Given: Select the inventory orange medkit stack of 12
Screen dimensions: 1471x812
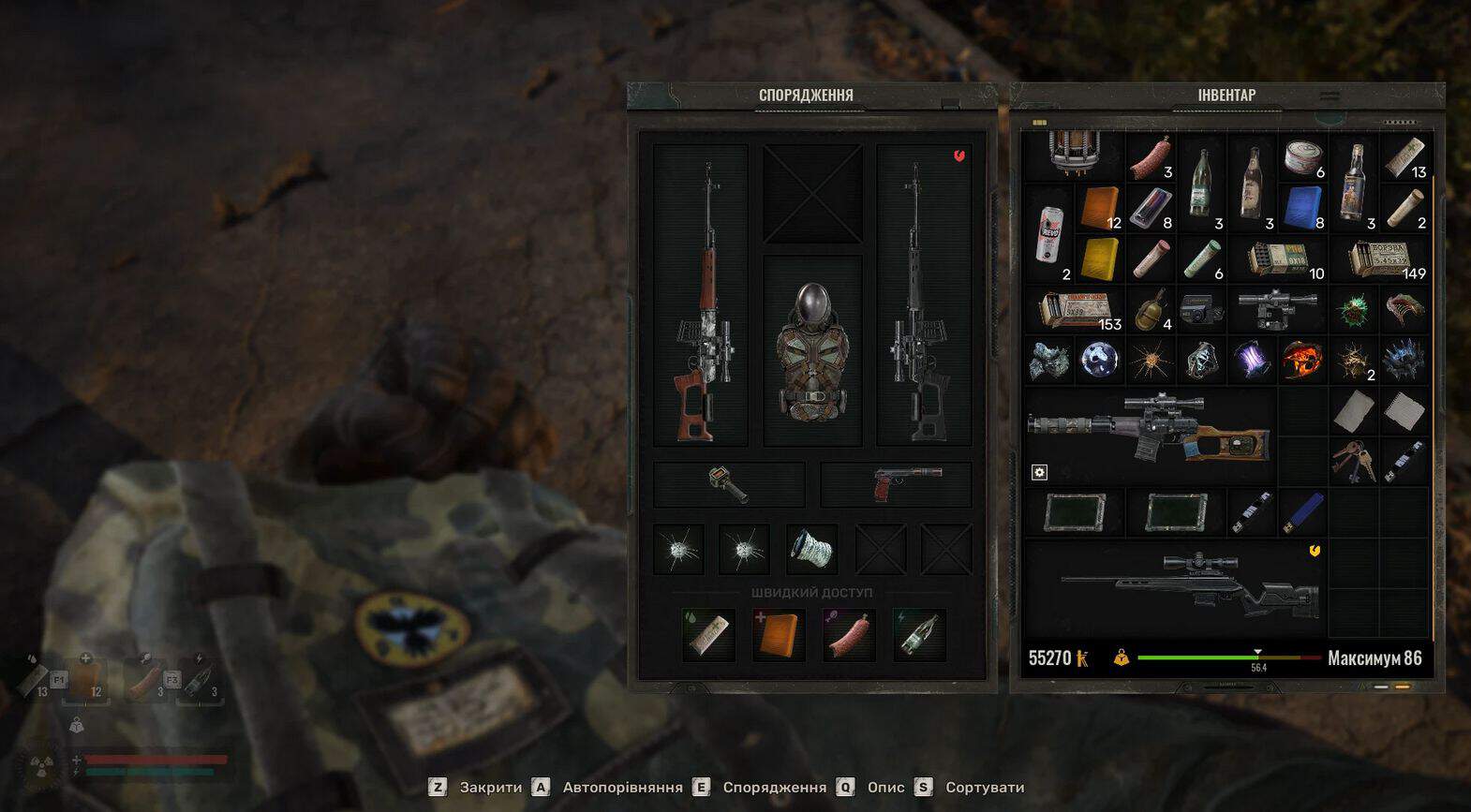Looking at the screenshot, I should pyautogui.click(x=1099, y=208).
